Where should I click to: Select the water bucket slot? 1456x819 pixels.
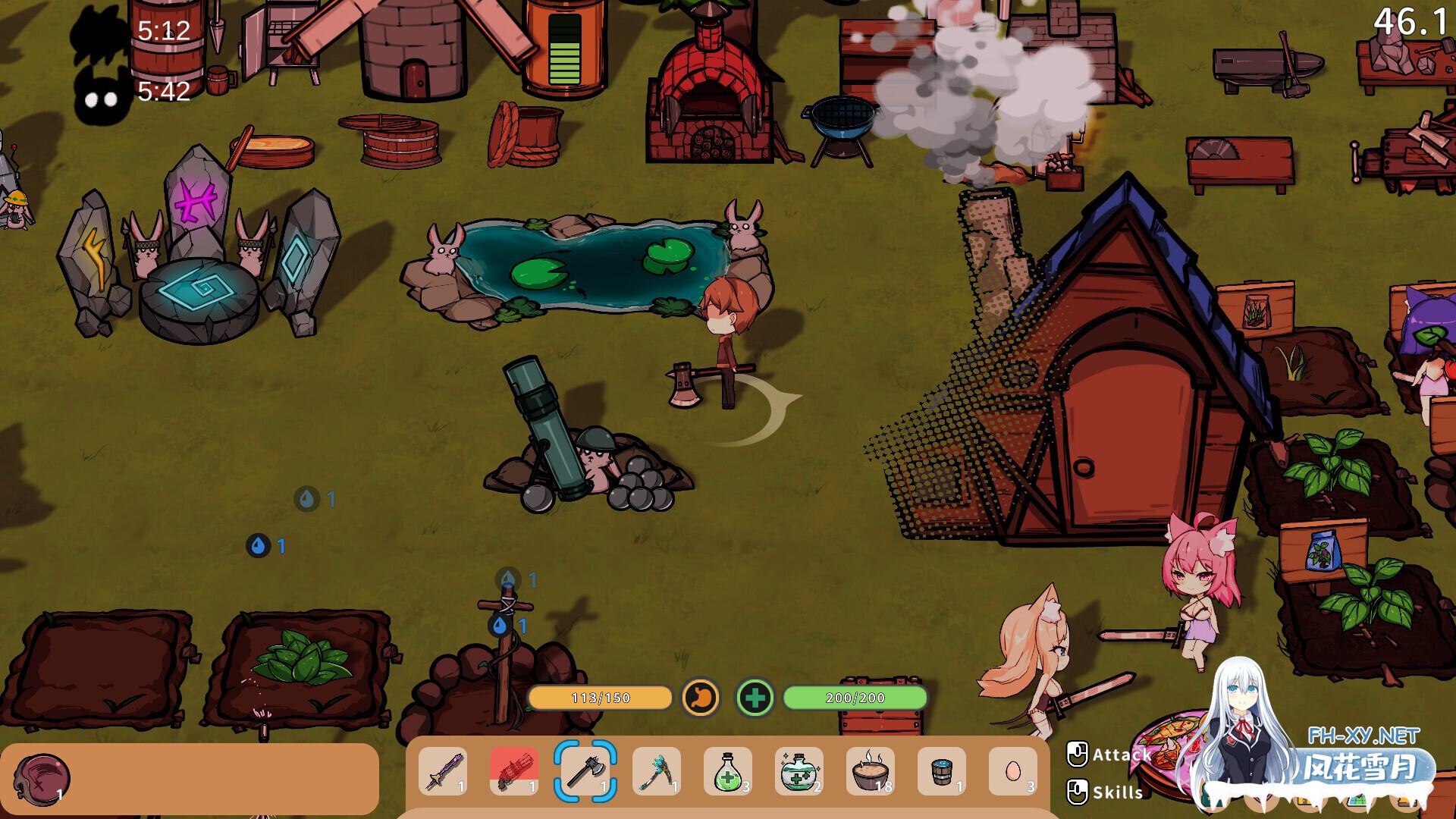941,771
